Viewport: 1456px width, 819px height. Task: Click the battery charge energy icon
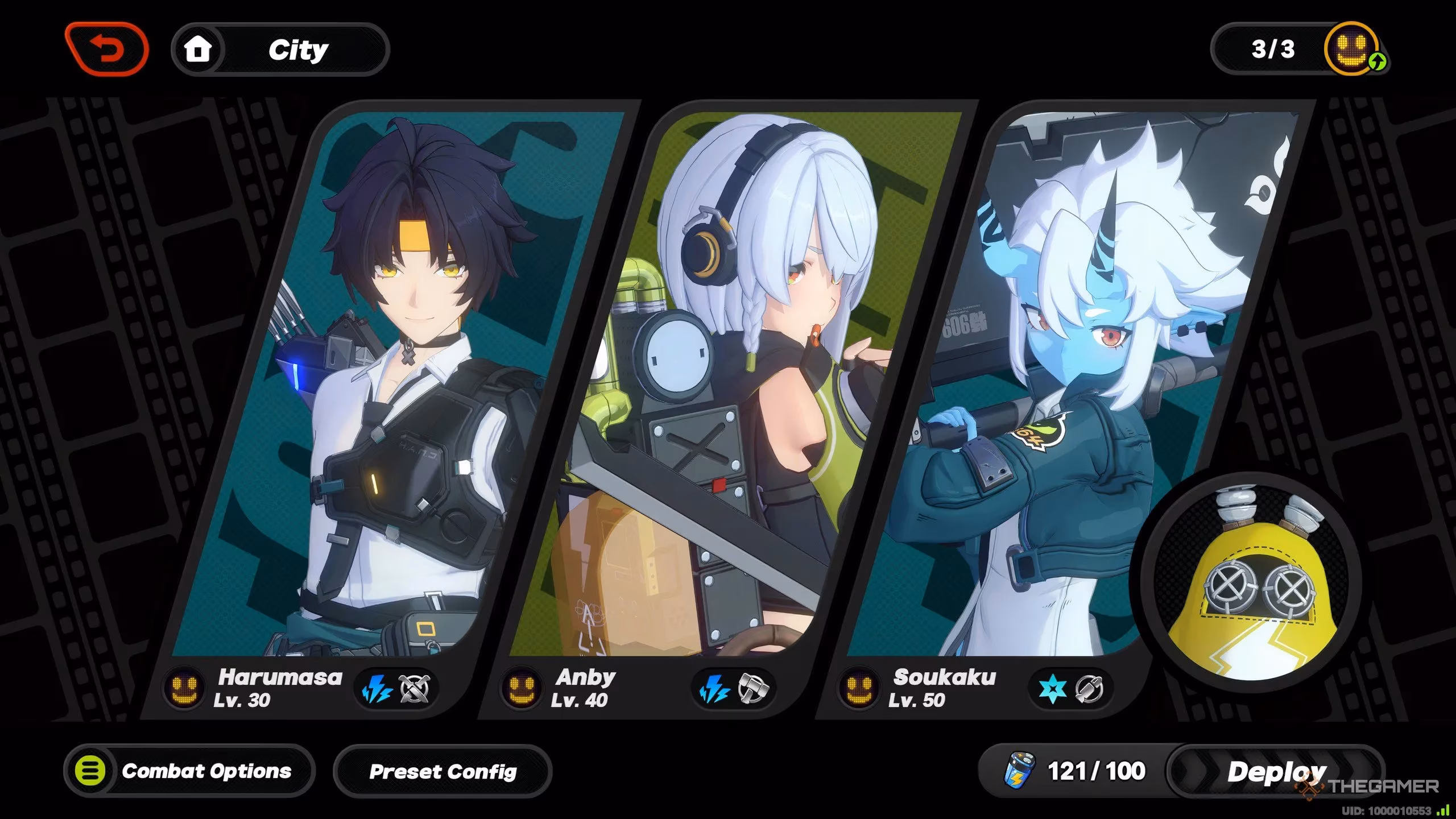click(x=1019, y=770)
